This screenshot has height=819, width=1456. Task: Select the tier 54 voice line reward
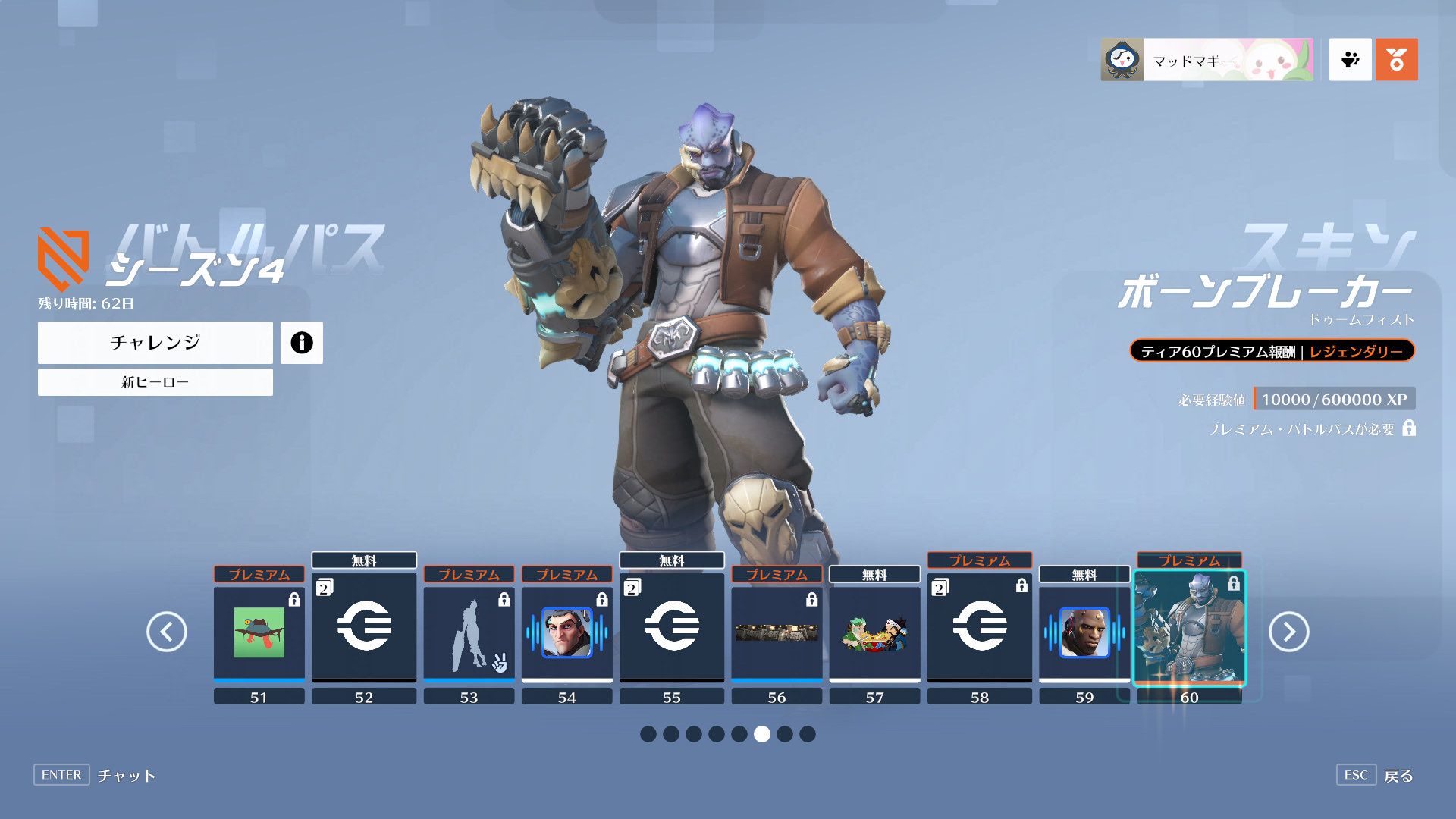[x=566, y=632]
